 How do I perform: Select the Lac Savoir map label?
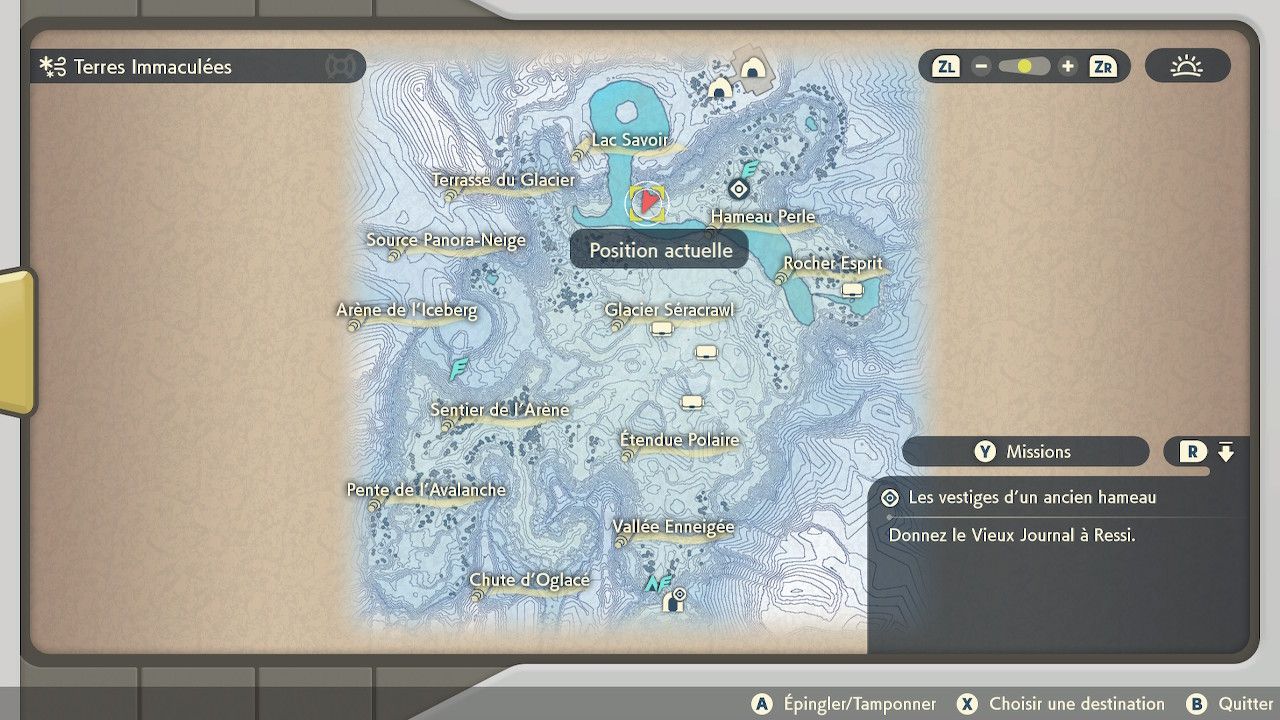coord(629,140)
